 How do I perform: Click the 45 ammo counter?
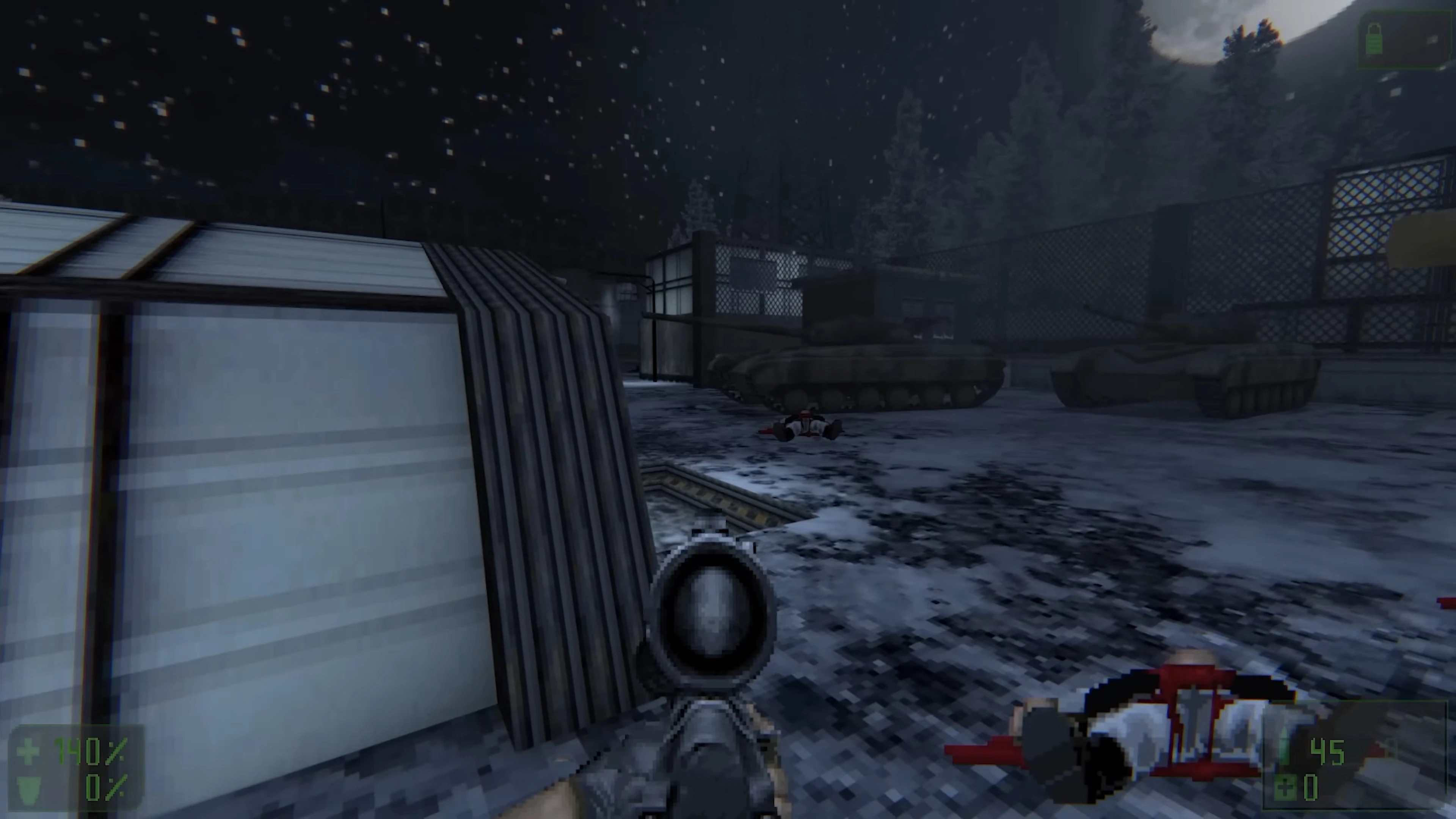coord(1328,752)
